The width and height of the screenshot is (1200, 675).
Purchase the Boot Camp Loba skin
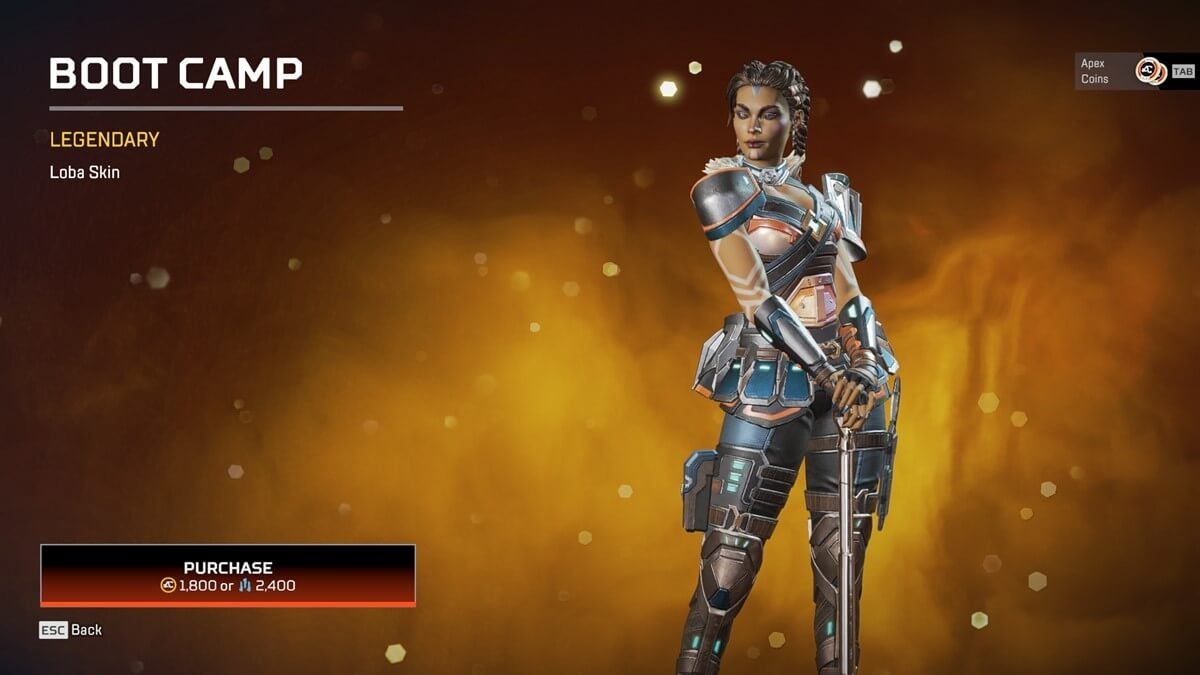coord(228,575)
